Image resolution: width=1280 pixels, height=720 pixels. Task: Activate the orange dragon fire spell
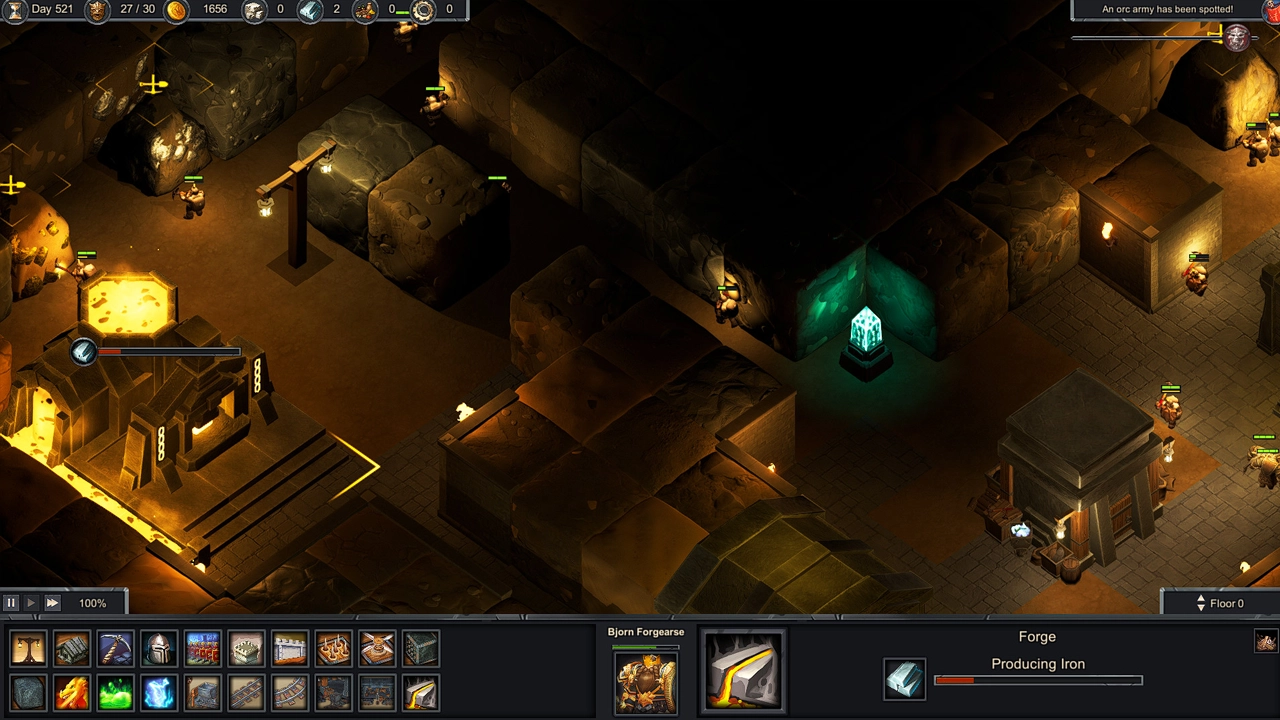tap(72, 693)
